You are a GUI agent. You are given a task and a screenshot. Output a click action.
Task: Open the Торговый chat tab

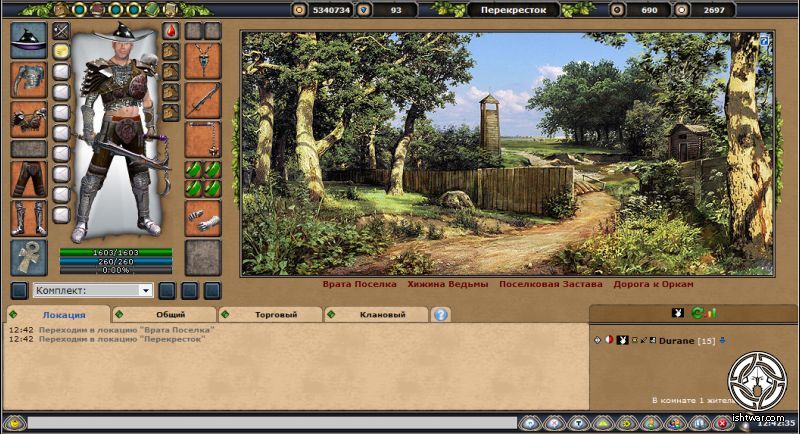point(274,314)
